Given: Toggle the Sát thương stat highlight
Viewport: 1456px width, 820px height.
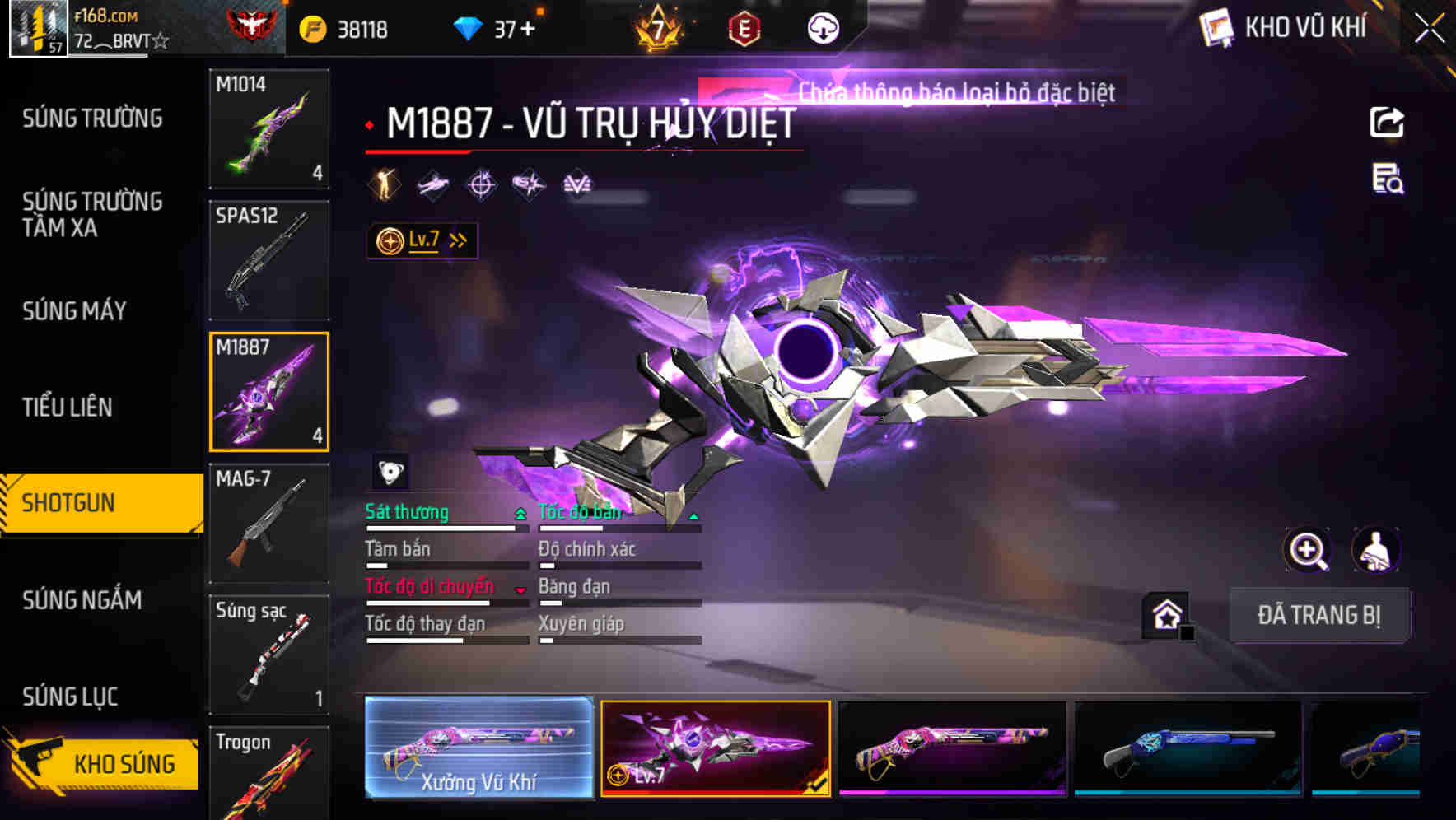Looking at the screenshot, I should 520,512.
